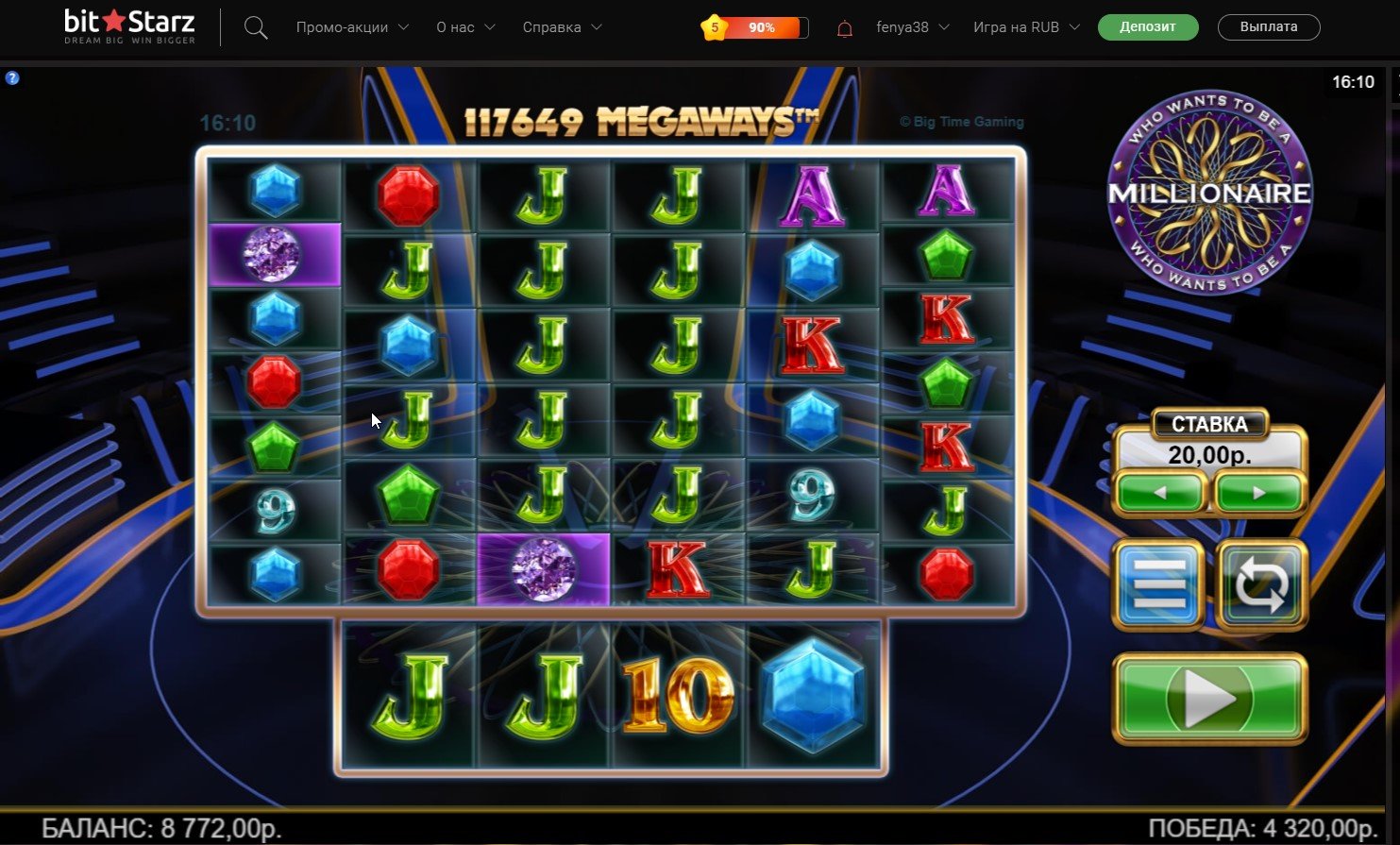Open the notifications bell

[x=845, y=28]
